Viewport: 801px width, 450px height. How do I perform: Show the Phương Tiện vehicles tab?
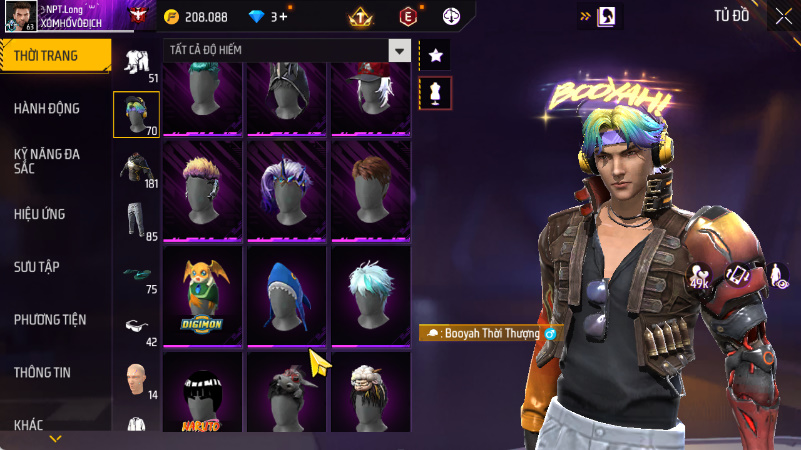click(x=50, y=320)
